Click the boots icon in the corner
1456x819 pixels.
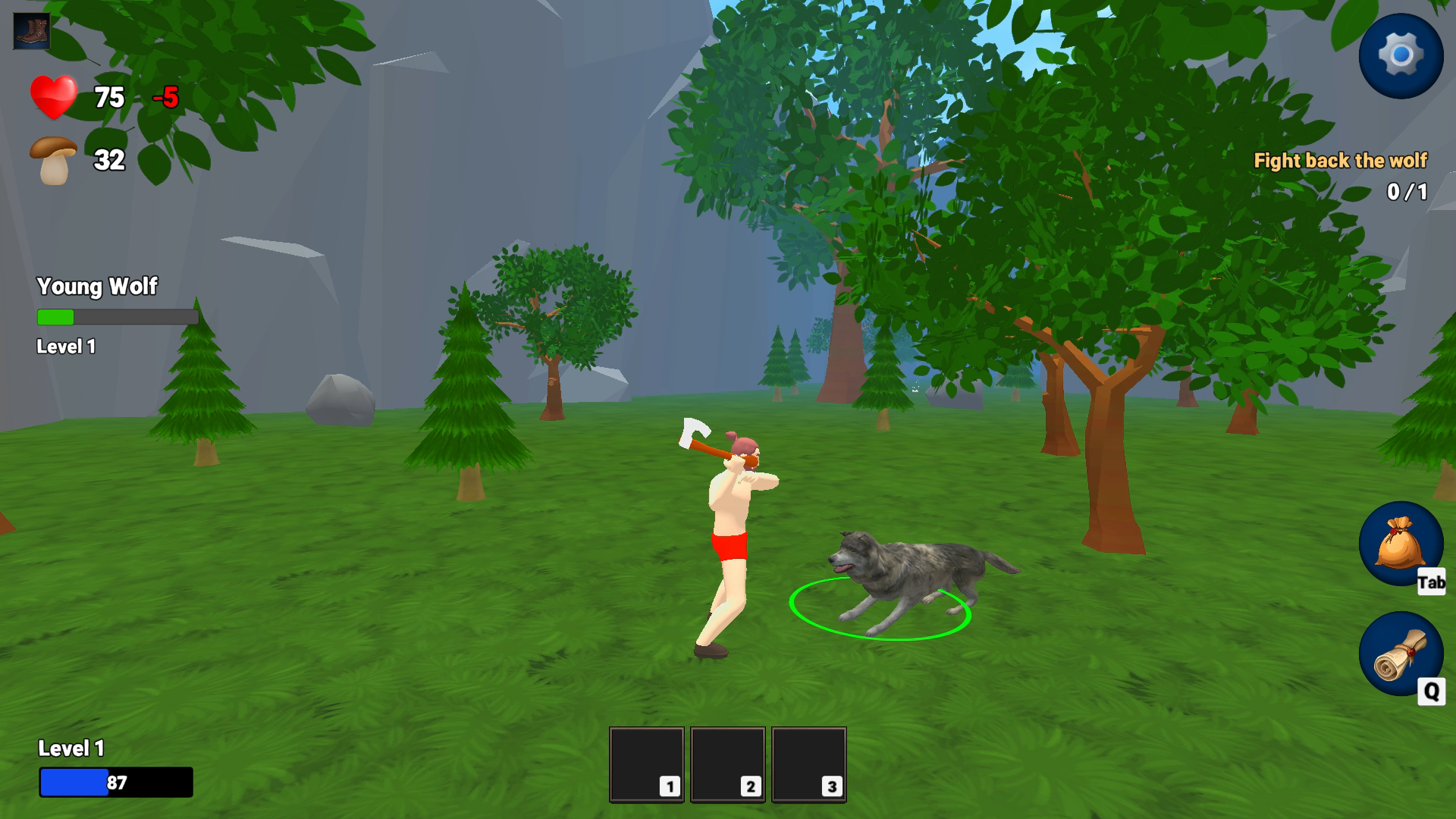pos(32,32)
